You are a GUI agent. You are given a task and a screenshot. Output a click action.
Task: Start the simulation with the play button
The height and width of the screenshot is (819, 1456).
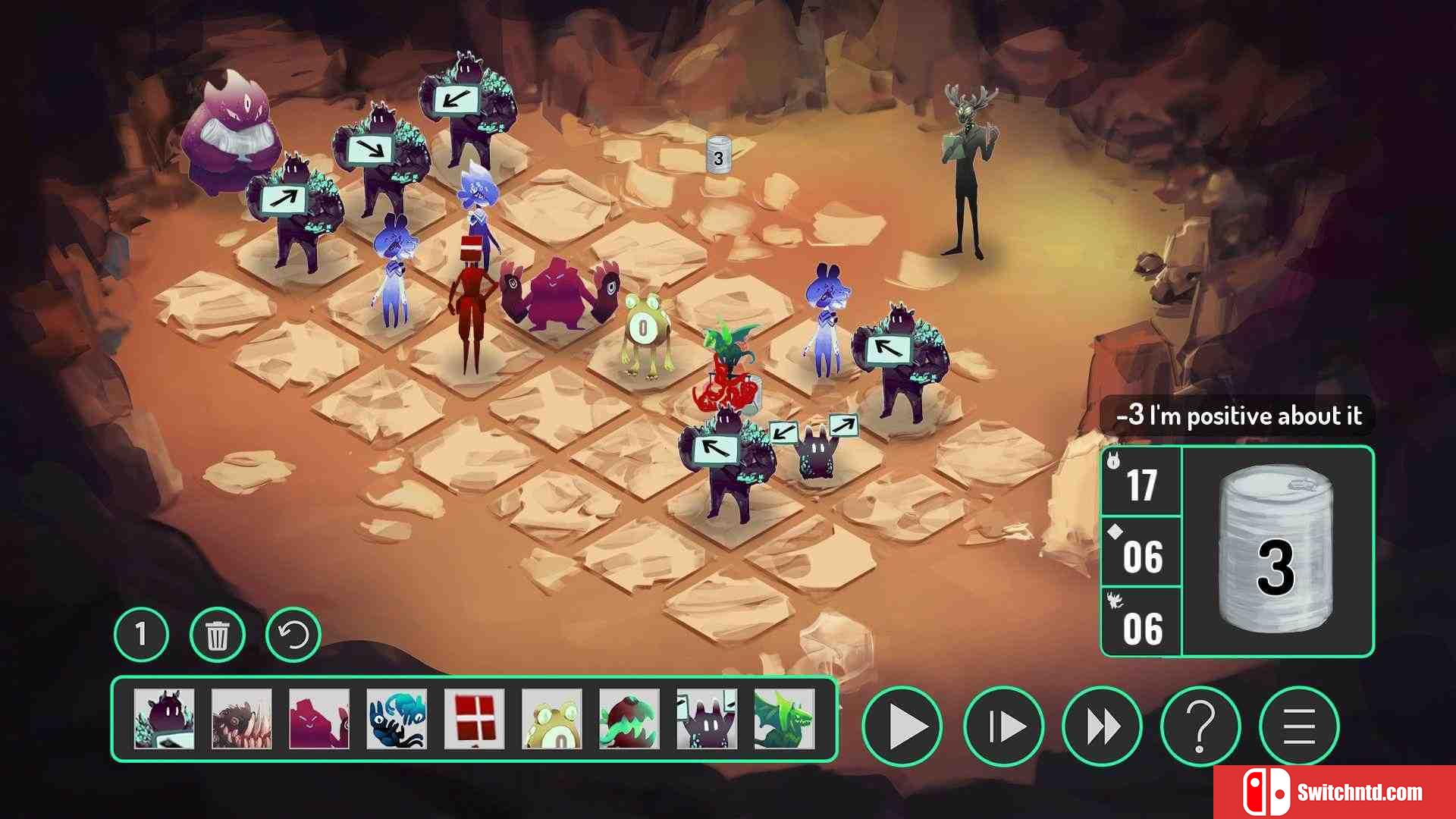[902, 726]
